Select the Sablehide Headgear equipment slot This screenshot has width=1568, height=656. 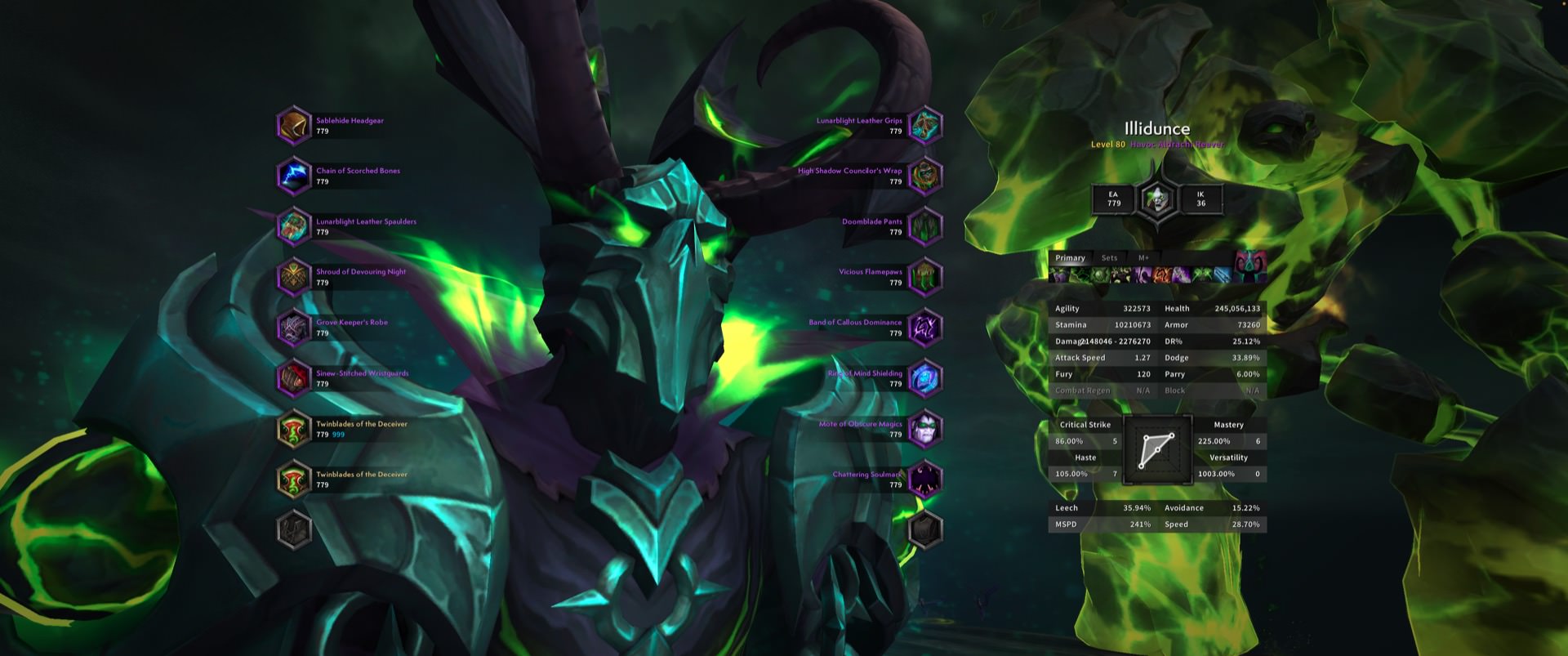(x=294, y=126)
